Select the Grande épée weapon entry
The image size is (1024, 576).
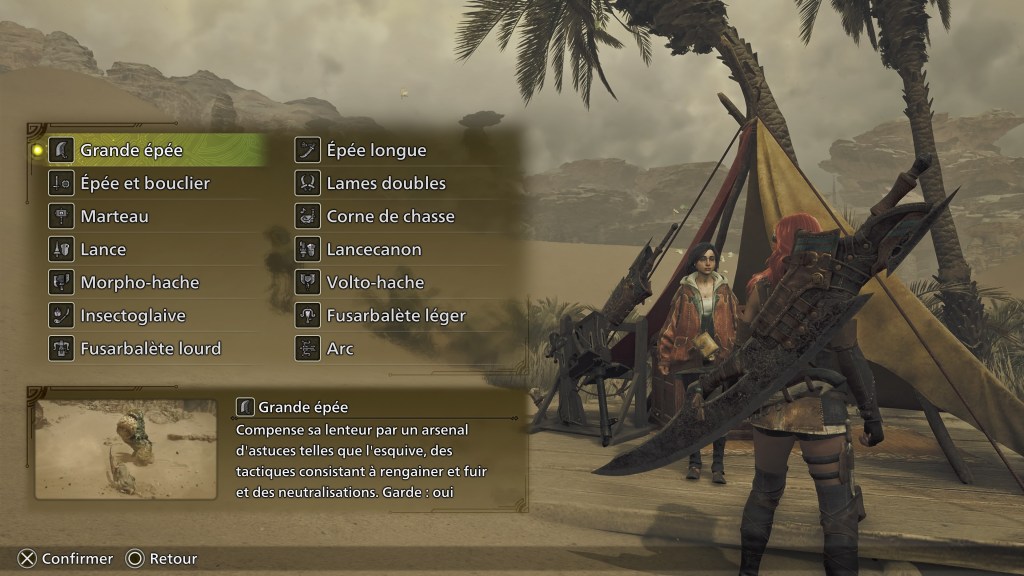click(x=131, y=150)
